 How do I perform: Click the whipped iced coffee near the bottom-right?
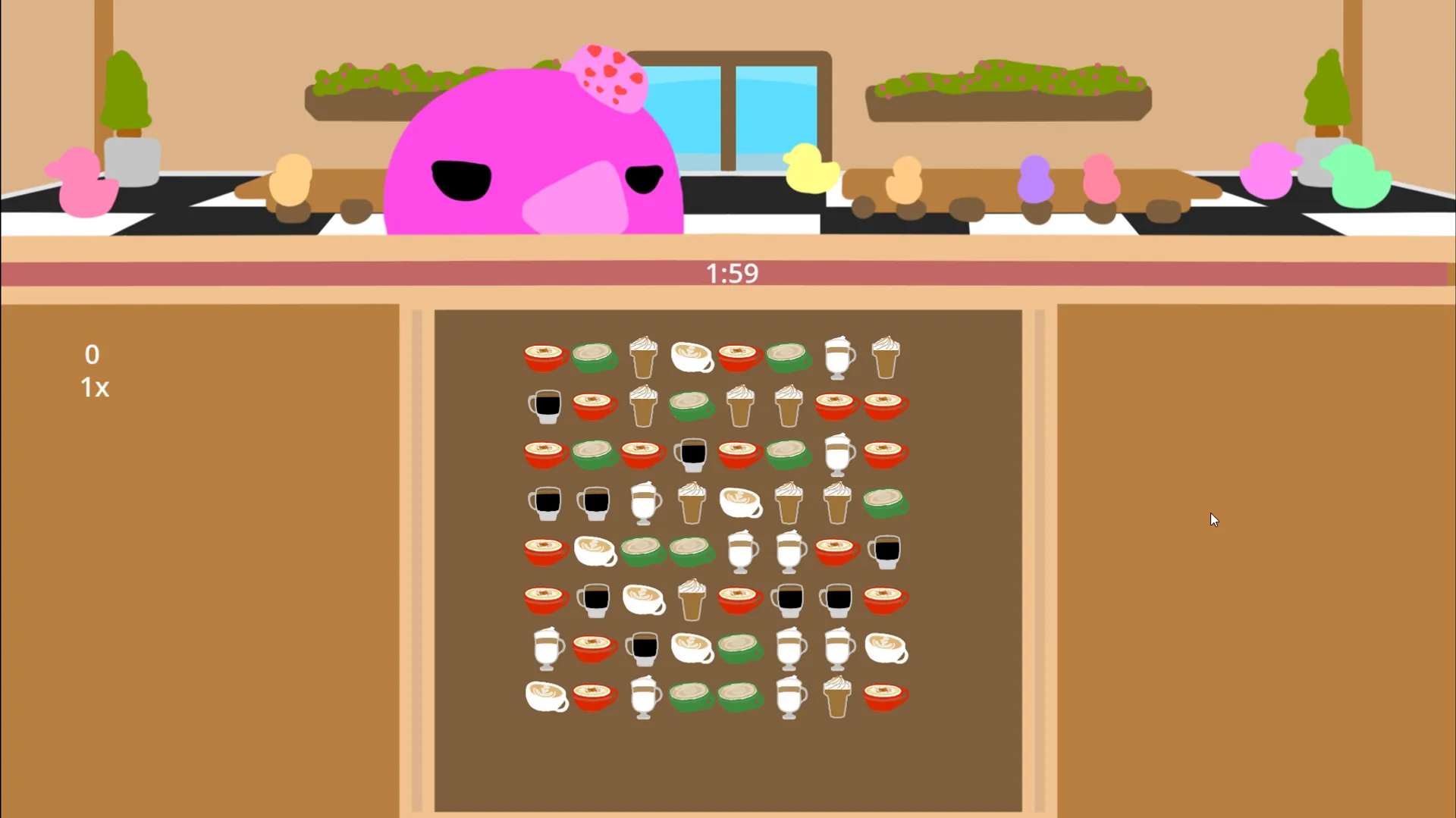[x=838, y=696]
